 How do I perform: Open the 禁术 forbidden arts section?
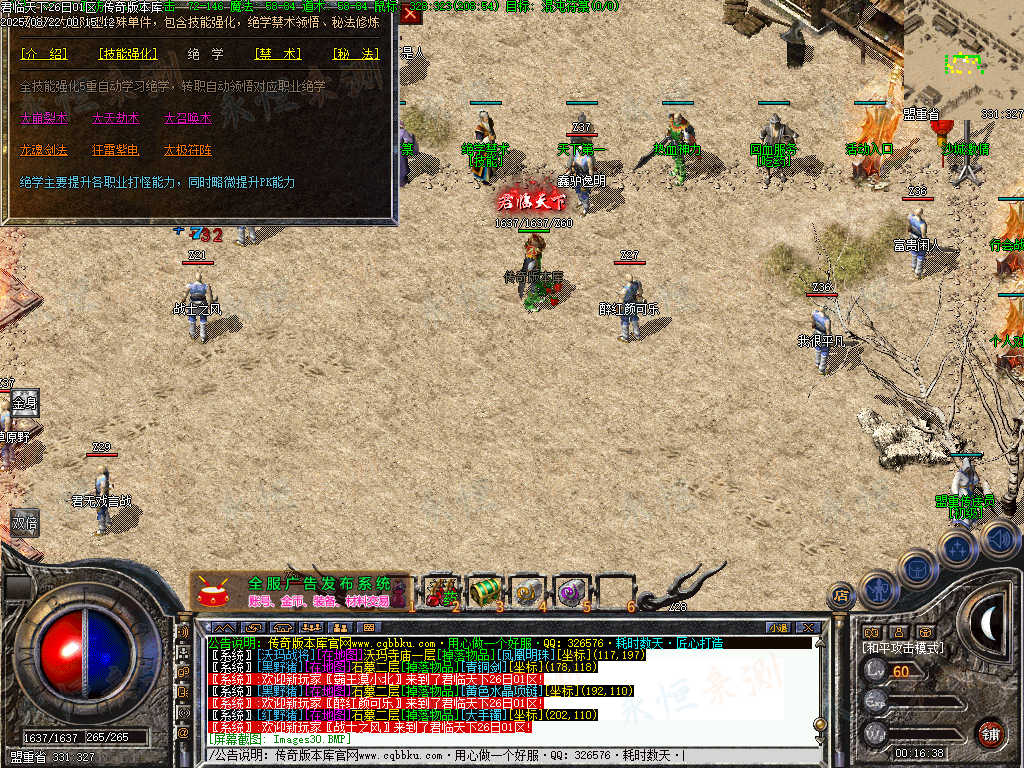point(269,53)
